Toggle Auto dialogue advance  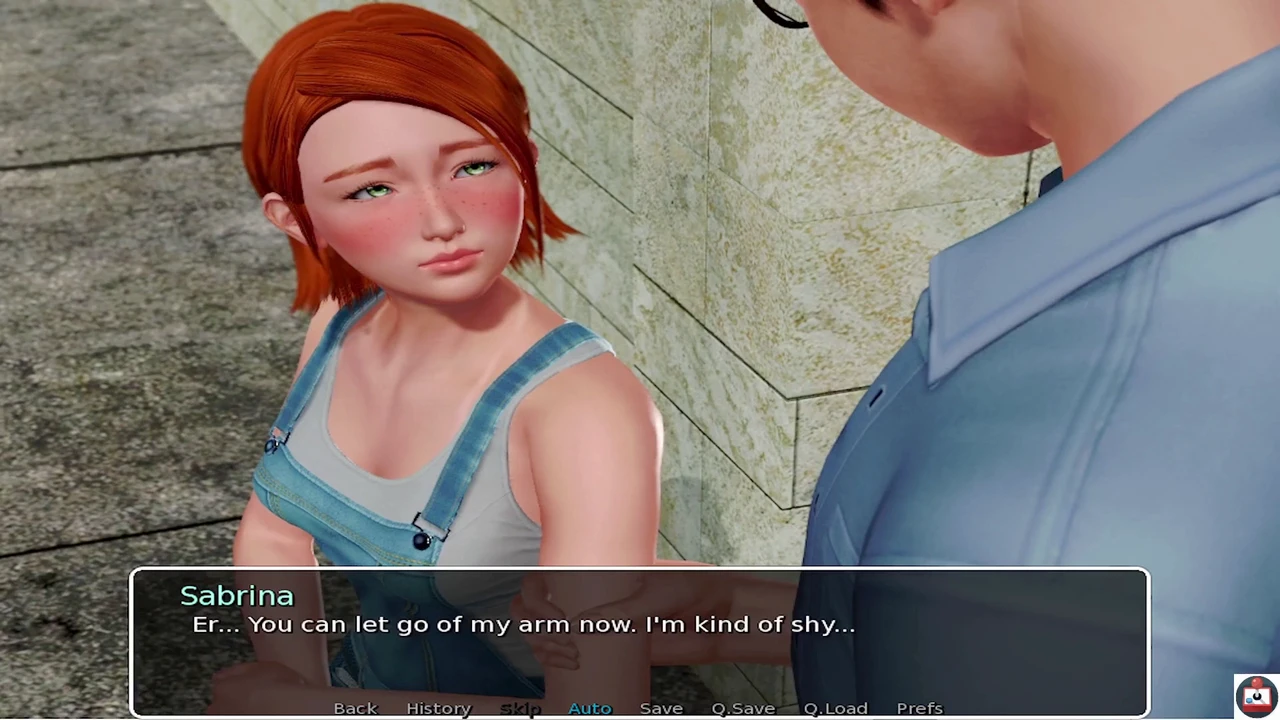(x=589, y=708)
